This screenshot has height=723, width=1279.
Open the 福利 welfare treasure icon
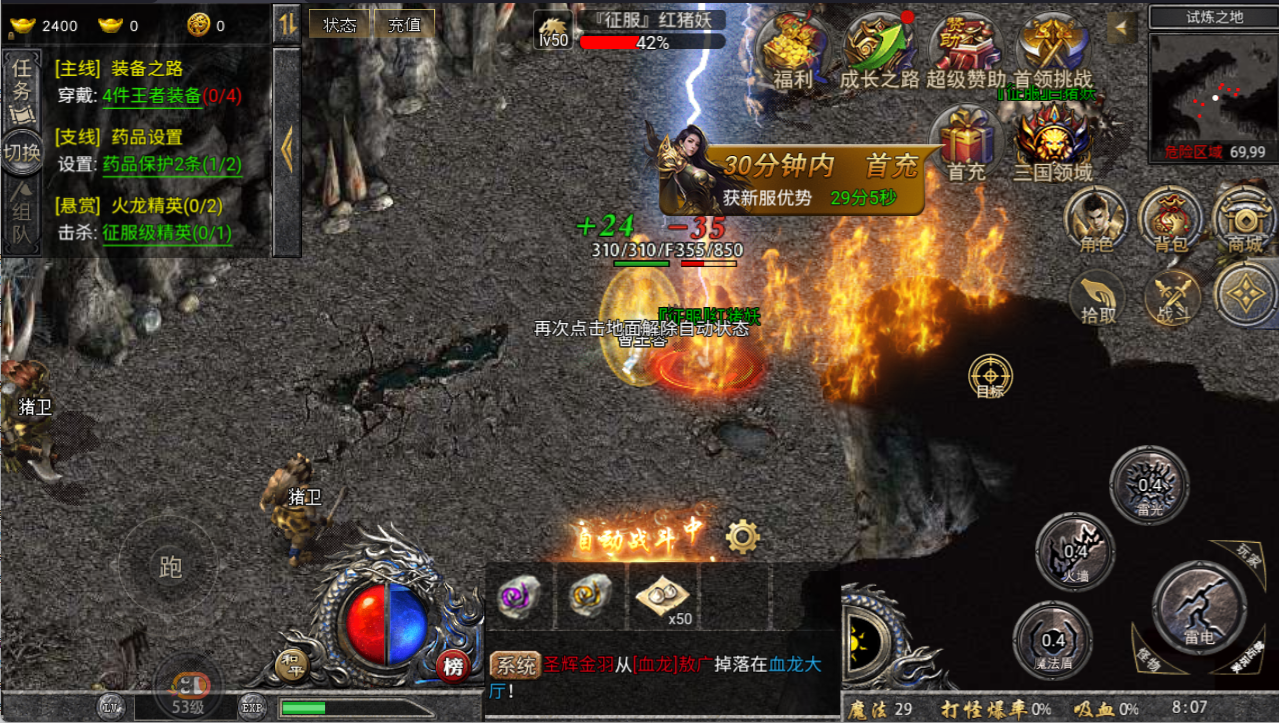click(x=793, y=50)
